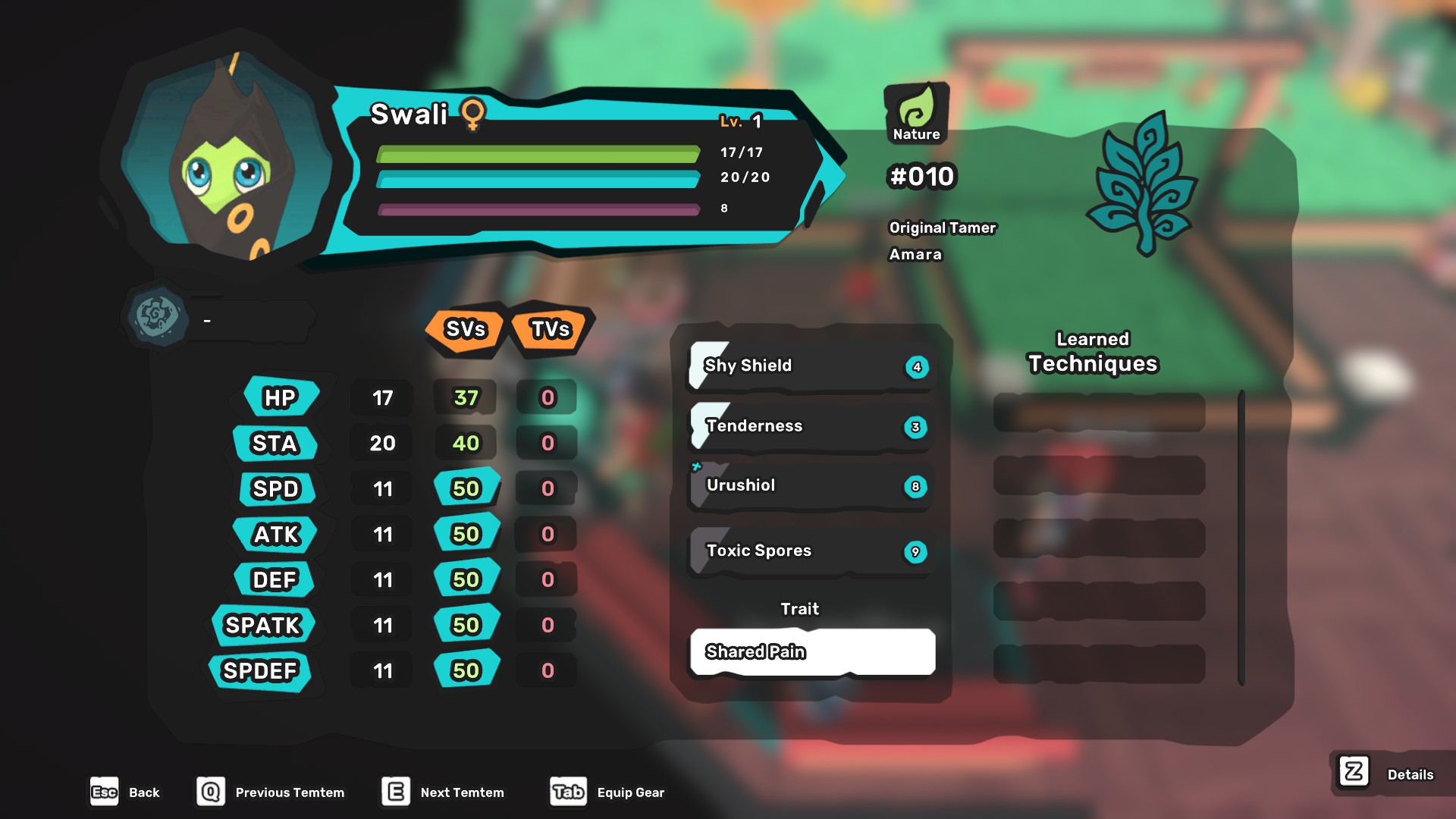Viewport: 1456px width, 819px height.
Task: Select the Trait section header
Action: [x=800, y=608]
